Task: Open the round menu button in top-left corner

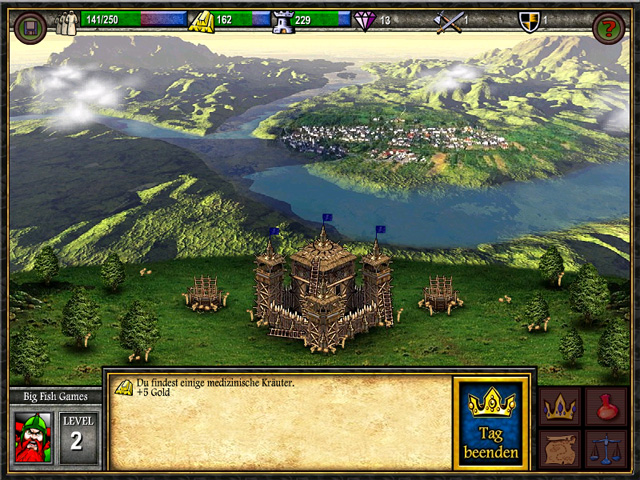Action: coord(30,27)
